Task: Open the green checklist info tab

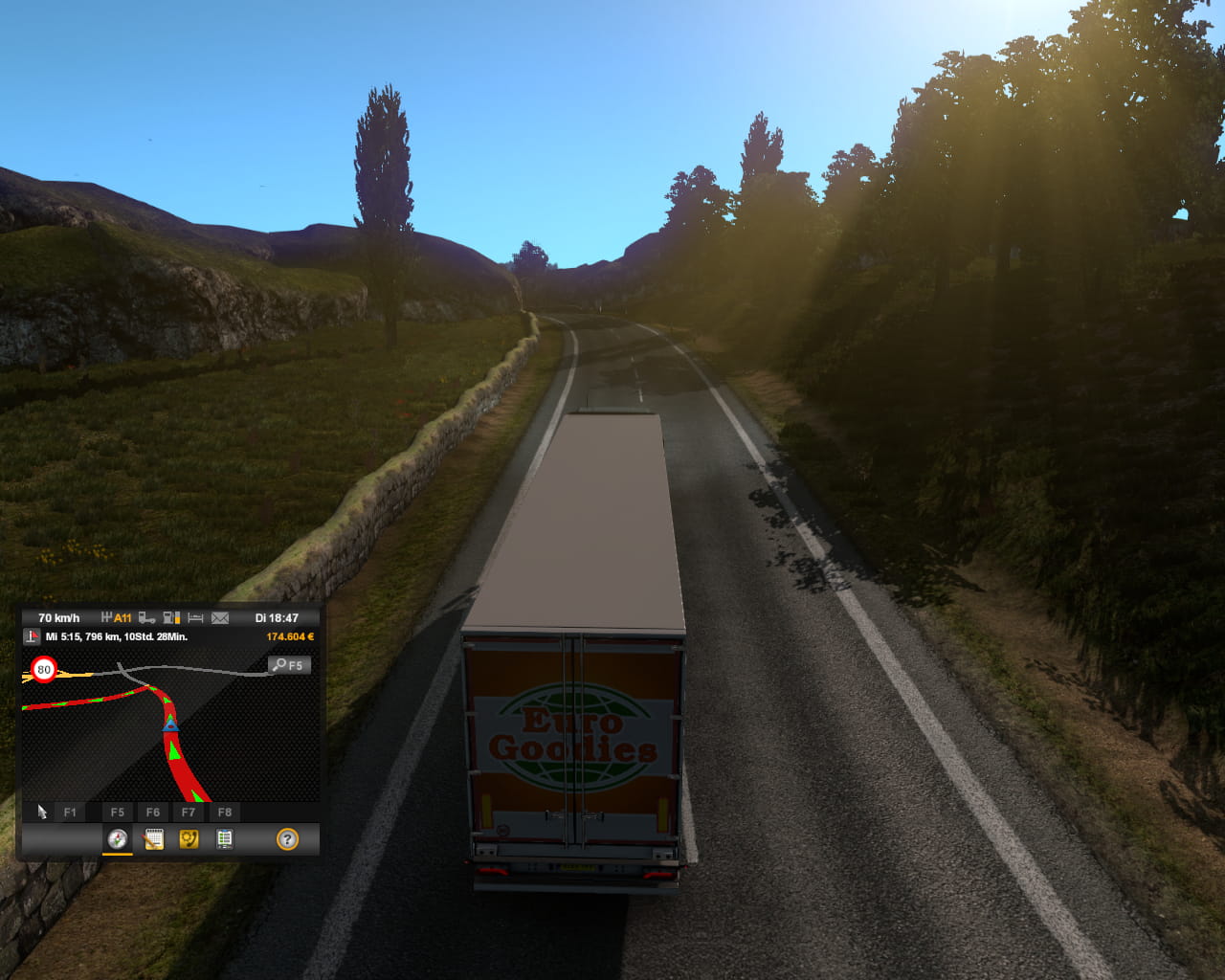Action: pos(224,839)
